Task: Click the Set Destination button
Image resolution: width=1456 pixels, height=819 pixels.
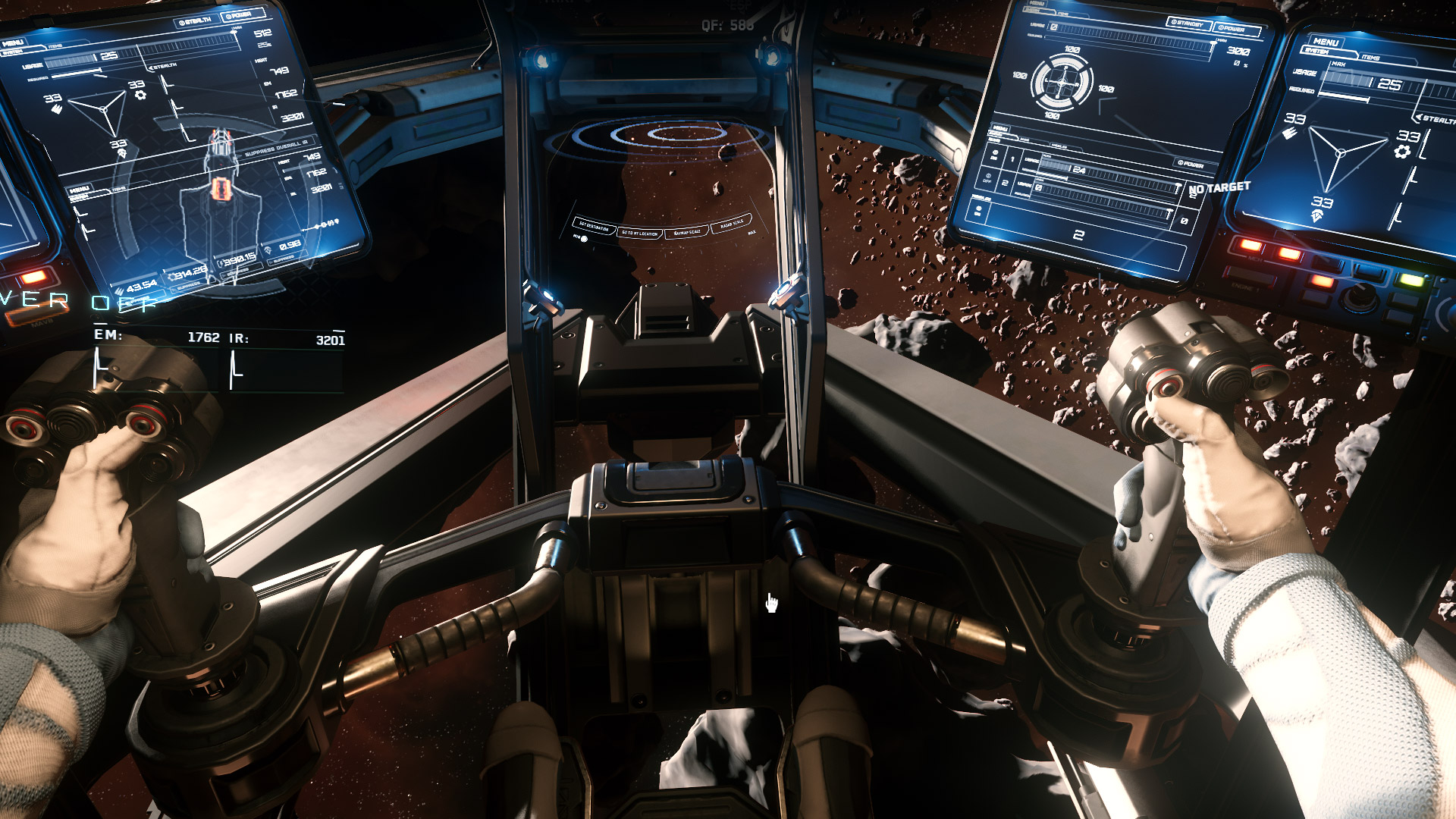Action: coord(594,227)
